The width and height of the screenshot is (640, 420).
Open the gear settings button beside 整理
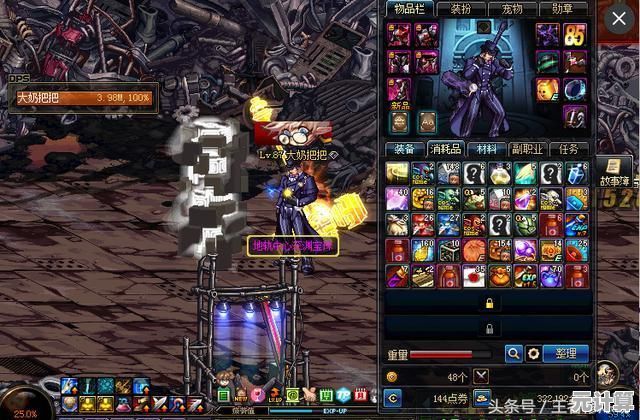pyautogui.click(x=534, y=353)
